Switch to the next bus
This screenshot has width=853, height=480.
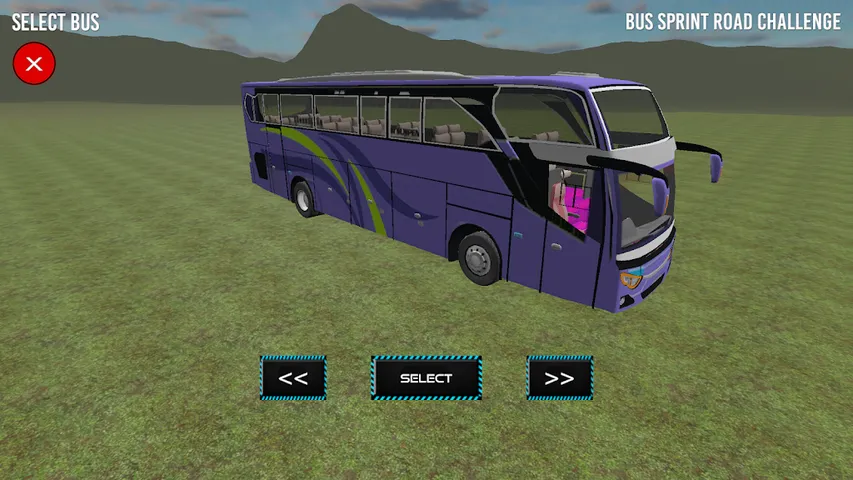[559, 378]
